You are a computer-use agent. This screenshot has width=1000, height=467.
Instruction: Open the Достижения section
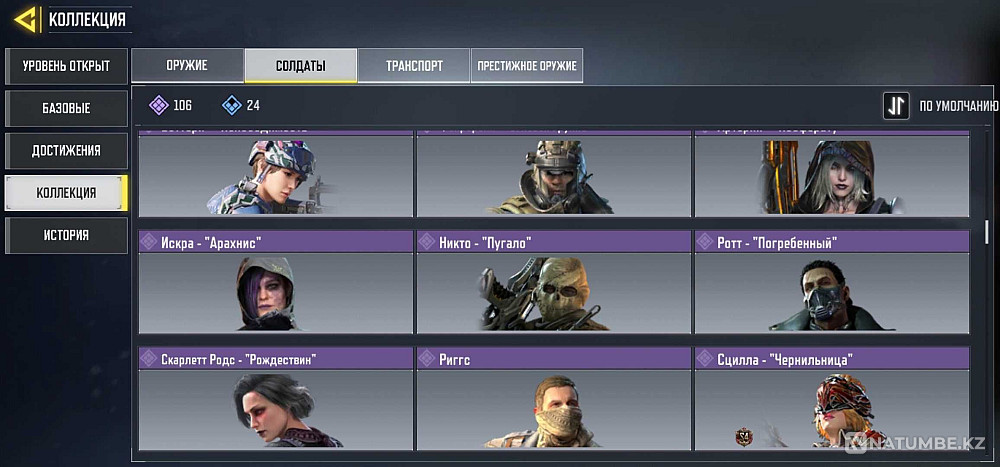[66, 150]
